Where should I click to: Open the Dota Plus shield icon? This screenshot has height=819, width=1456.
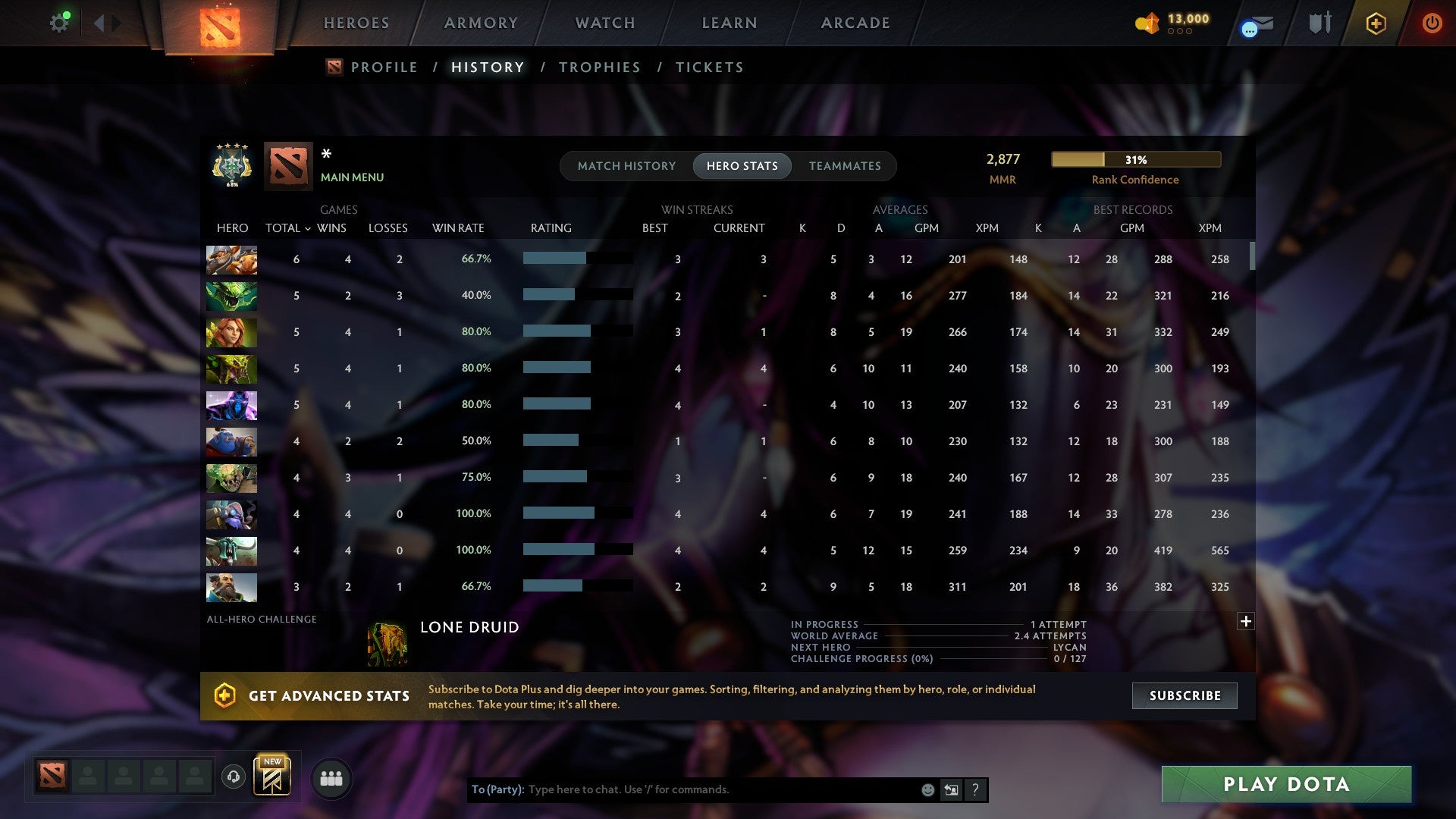(1376, 23)
